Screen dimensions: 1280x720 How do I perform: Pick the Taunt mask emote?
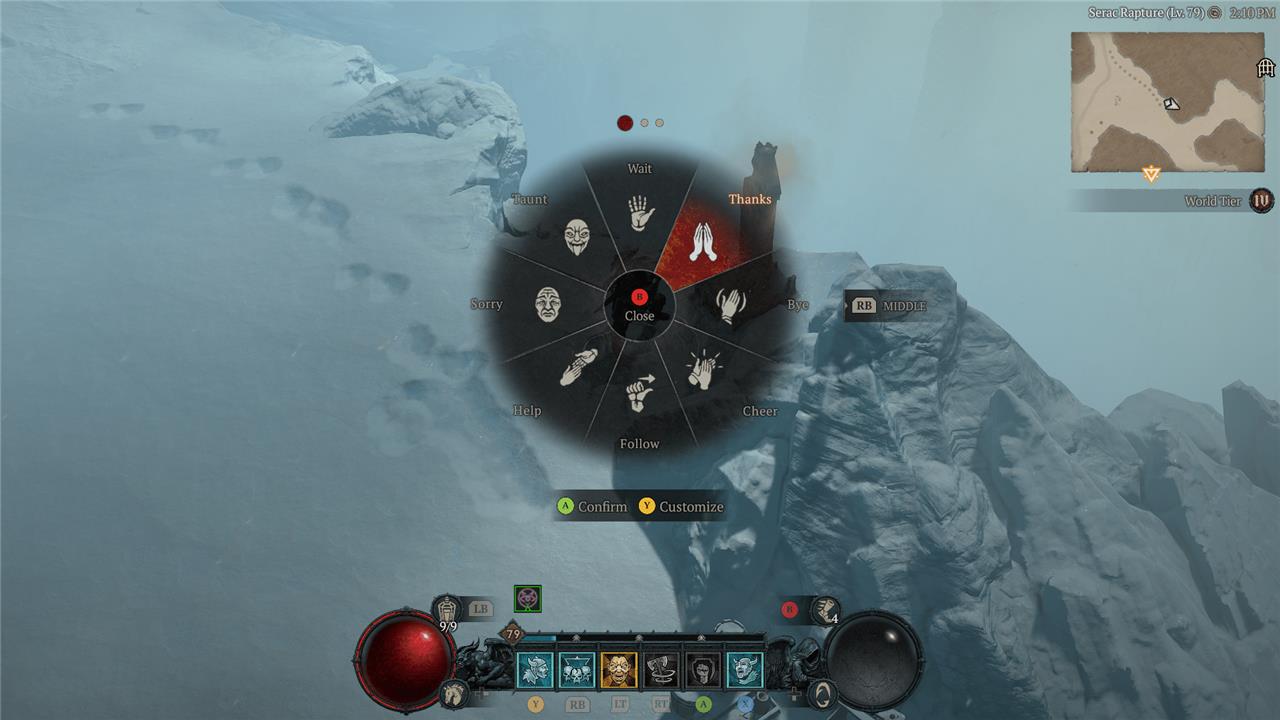[x=576, y=238]
